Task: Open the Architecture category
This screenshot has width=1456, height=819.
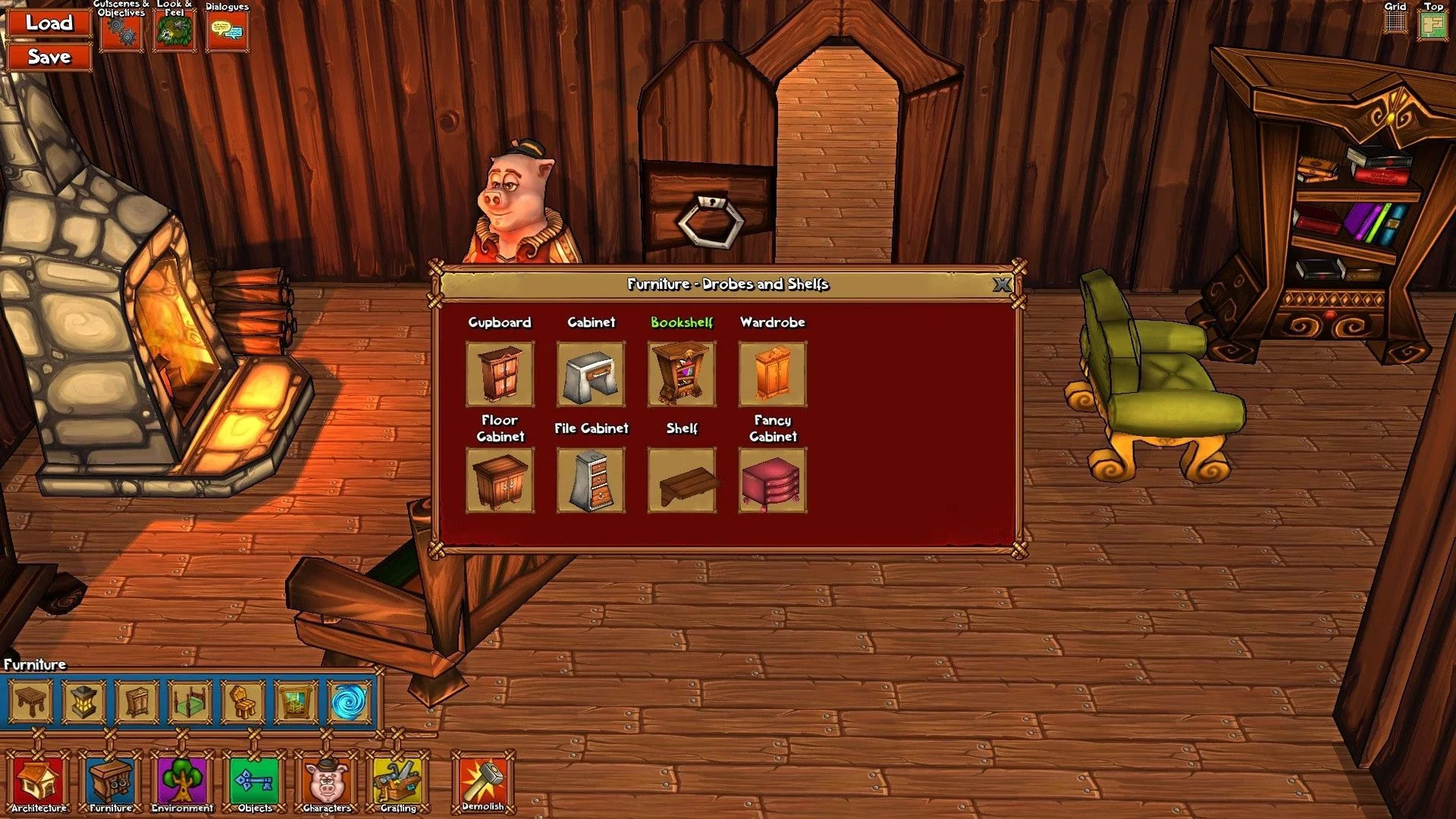Action: (x=39, y=782)
